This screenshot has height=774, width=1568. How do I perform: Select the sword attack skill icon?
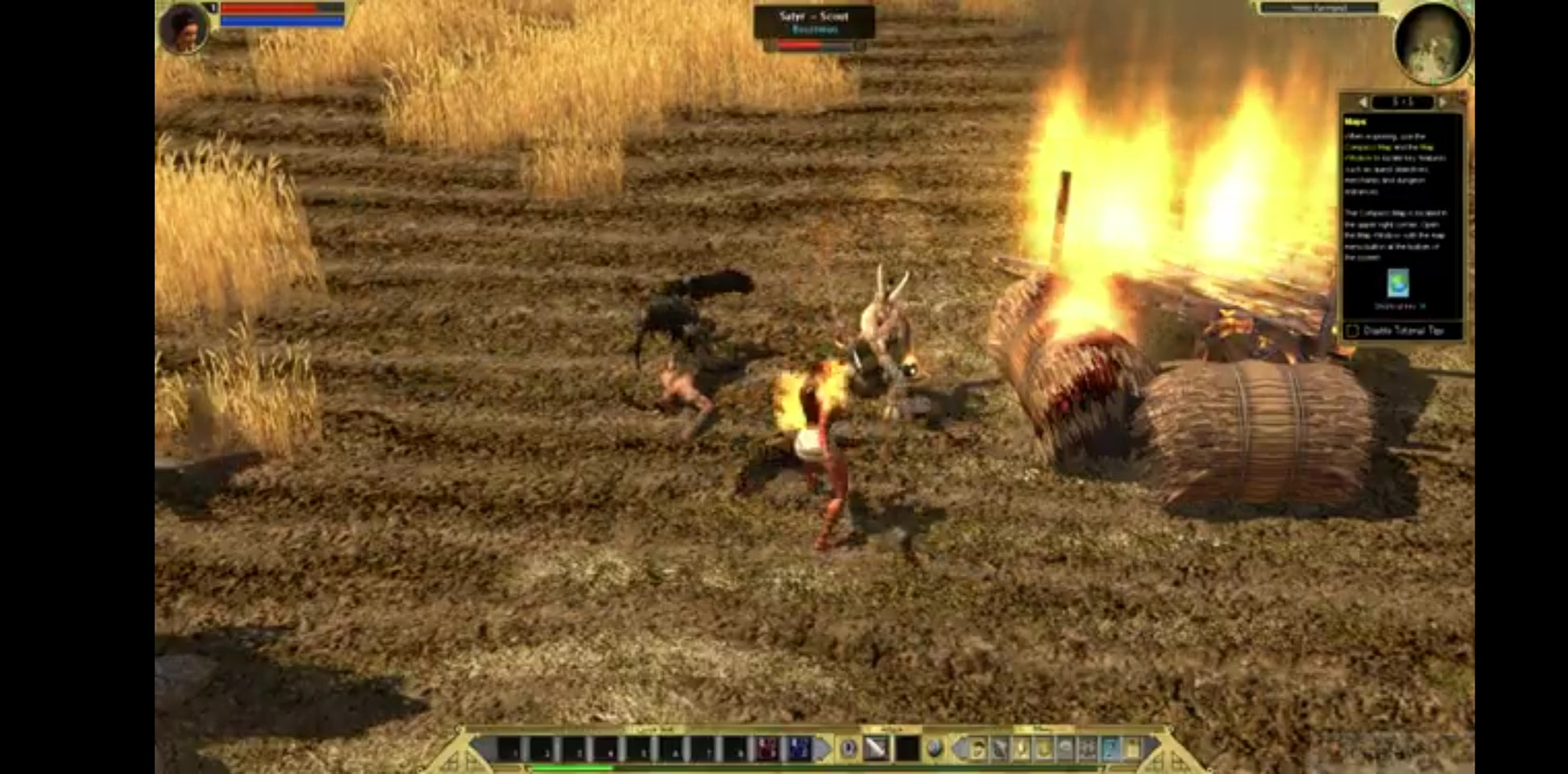click(875, 749)
